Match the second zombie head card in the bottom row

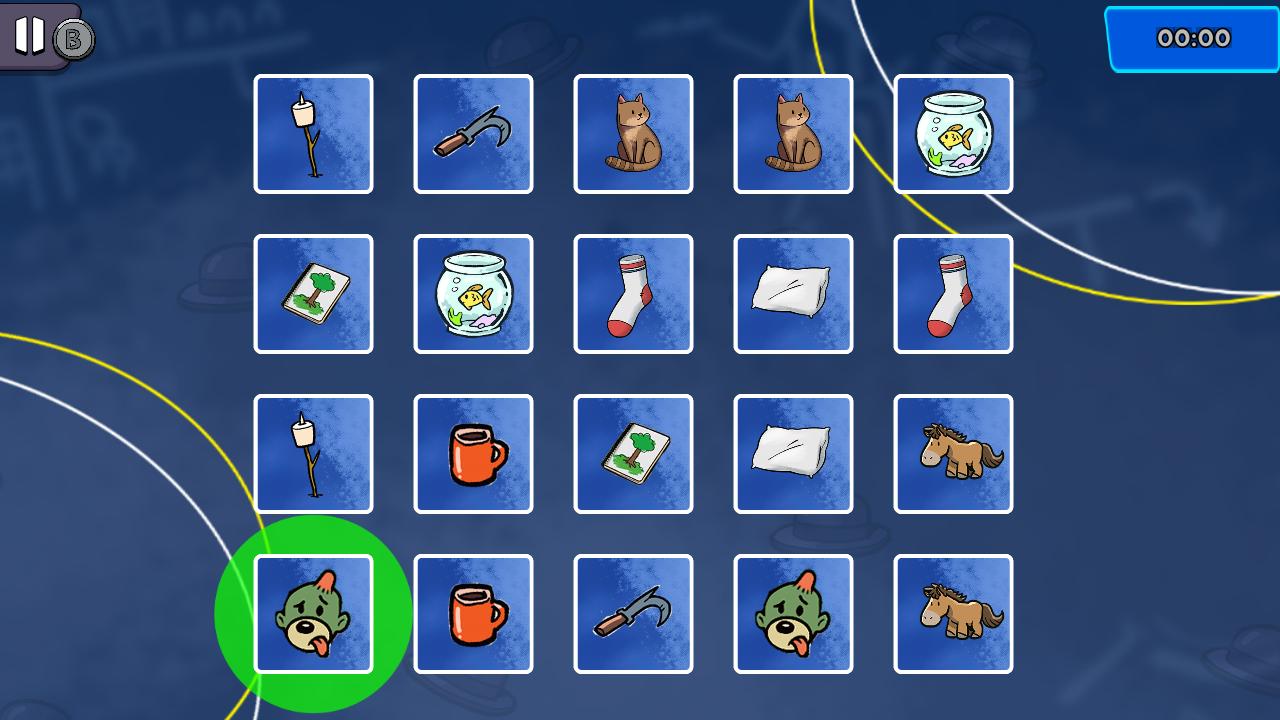(793, 613)
